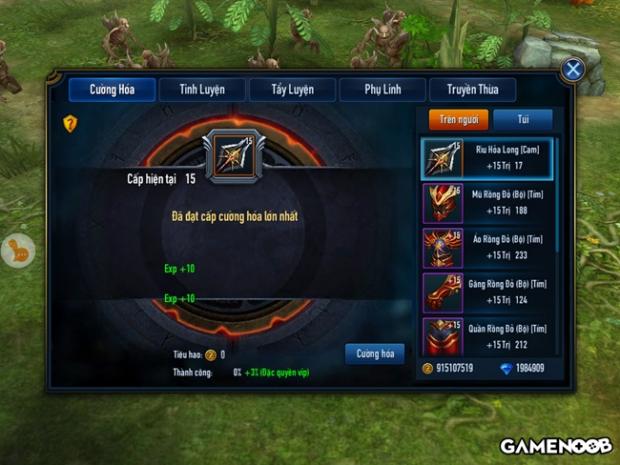The image size is (620, 465).
Task: Choose the Quần Rồng Đỏ pants row
Action: coord(487,337)
